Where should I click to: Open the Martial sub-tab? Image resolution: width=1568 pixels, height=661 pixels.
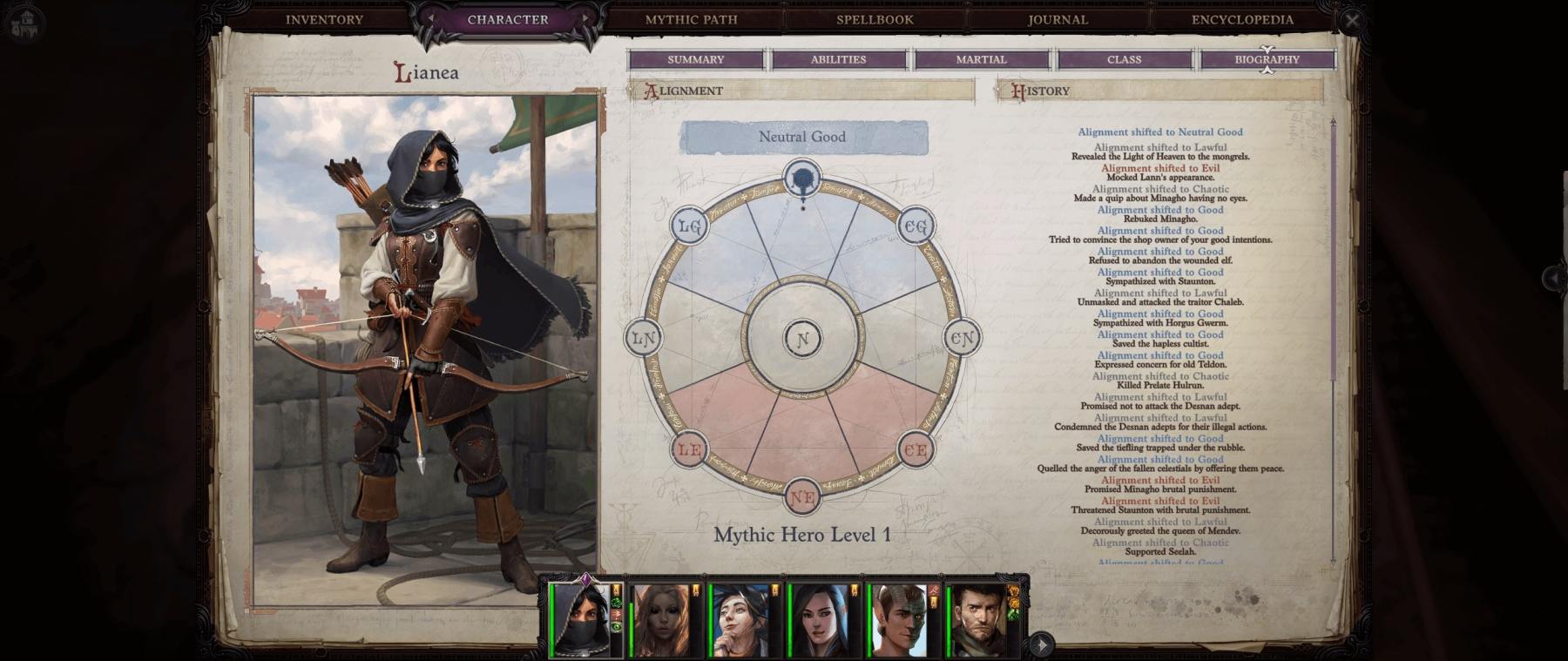pyautogui.click(x=981, y=59)
